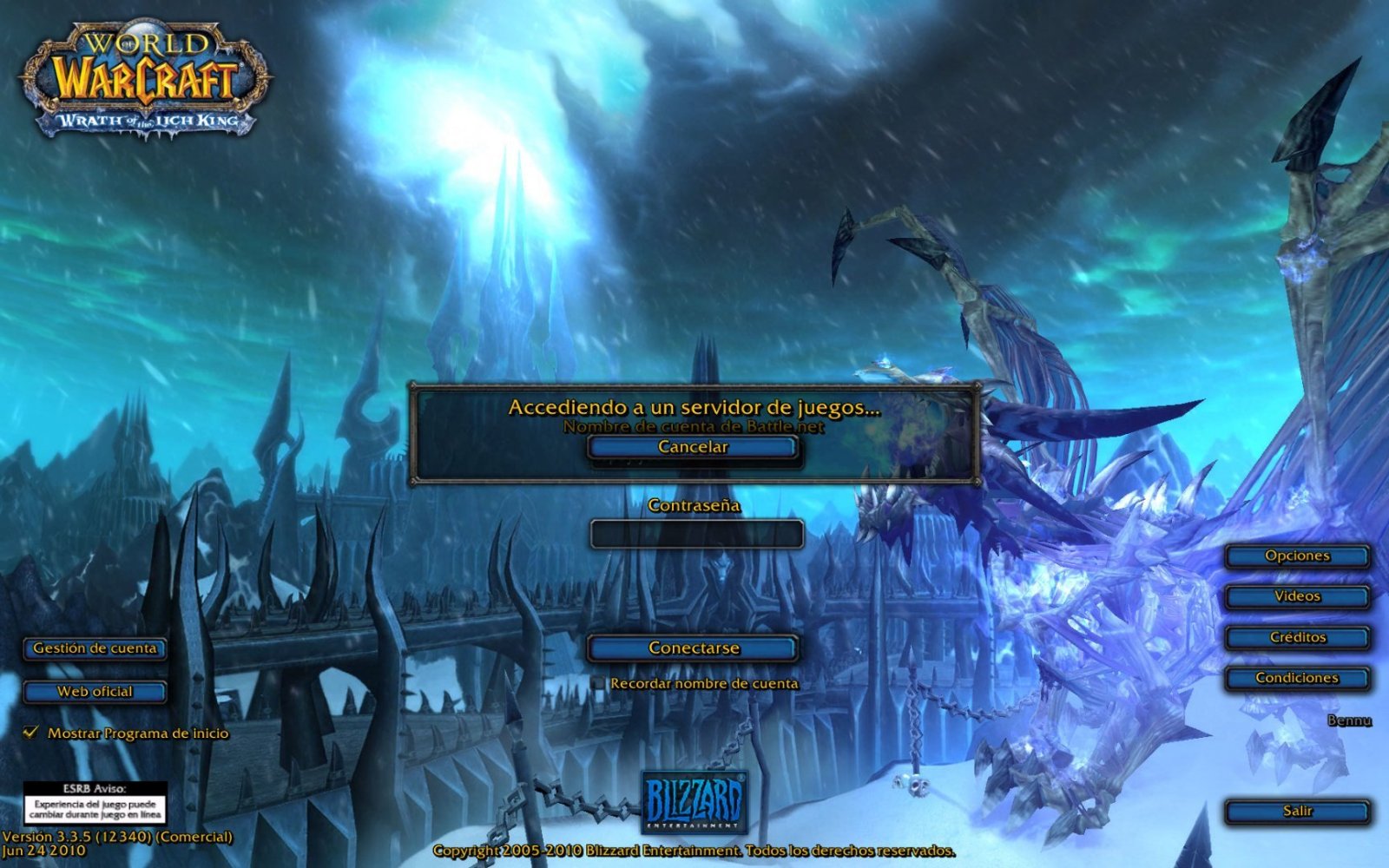Exit the game via Salir
The width and height of the screenshot is (1389, 868).
click(1296, 809)
